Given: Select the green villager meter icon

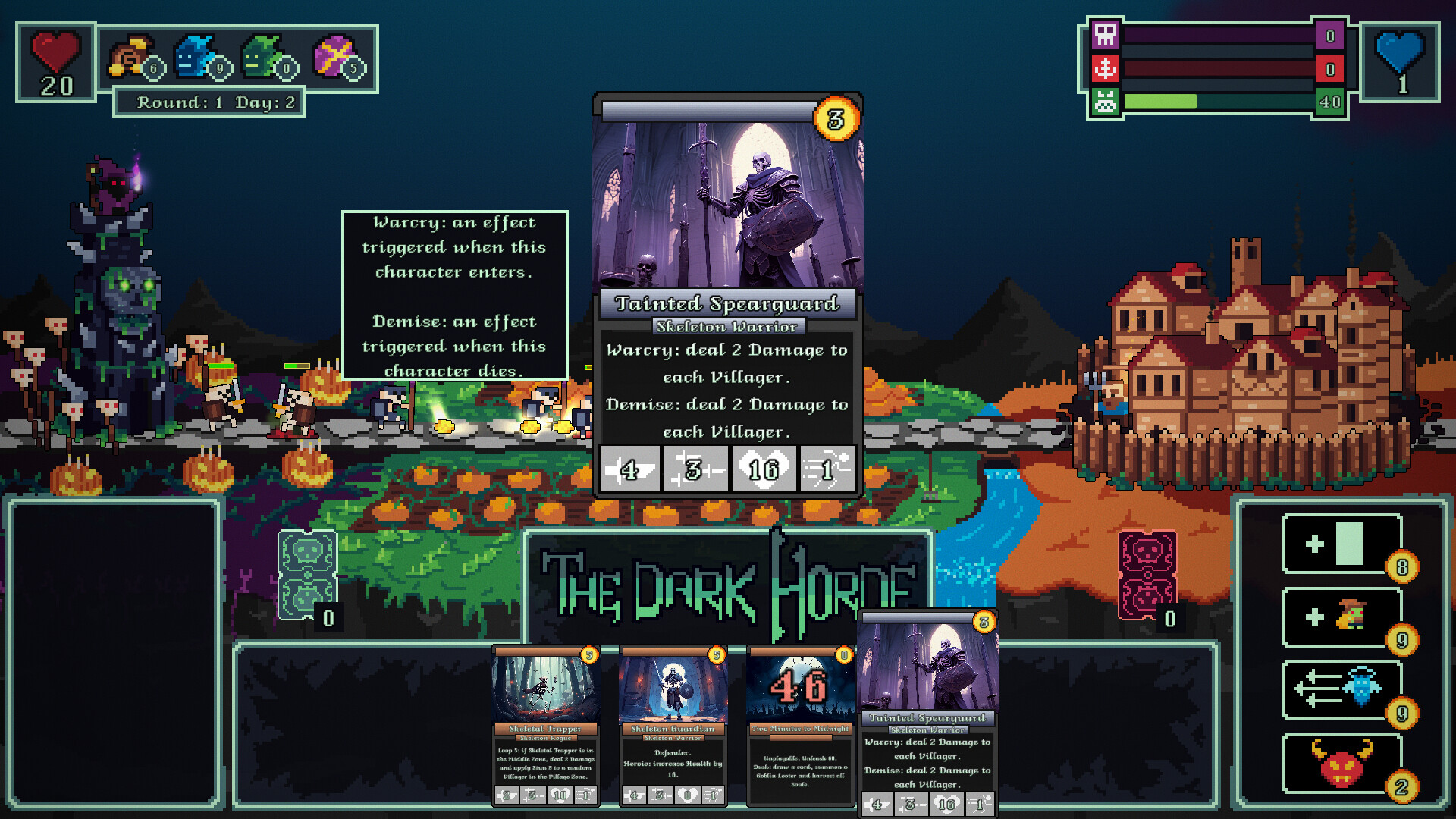Looking at the screenshot, I should pos(1106,100).
